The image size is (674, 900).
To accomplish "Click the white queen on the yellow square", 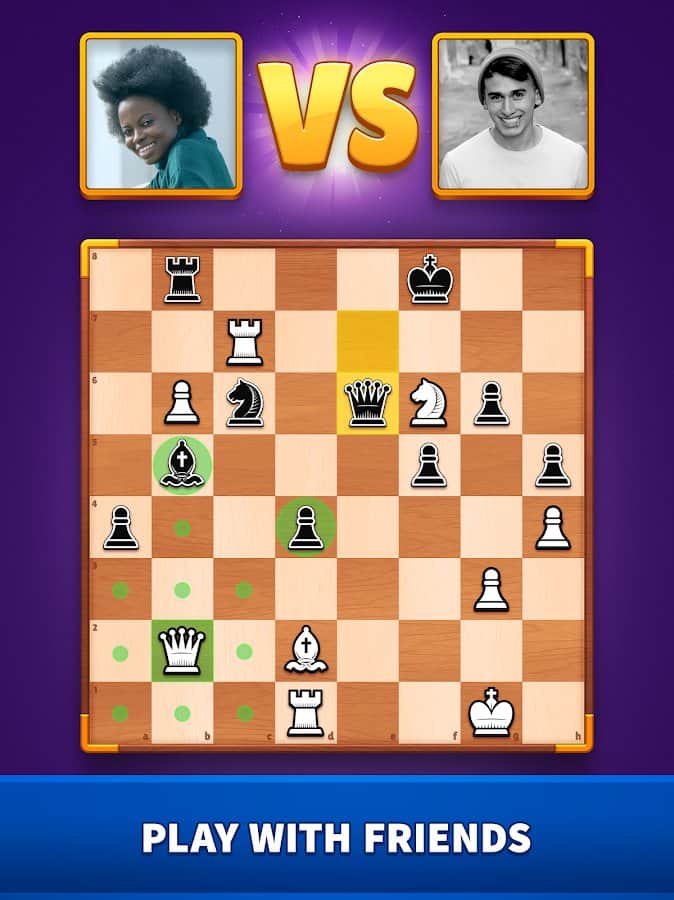I will pyautogui.click(x=368, y=404).
